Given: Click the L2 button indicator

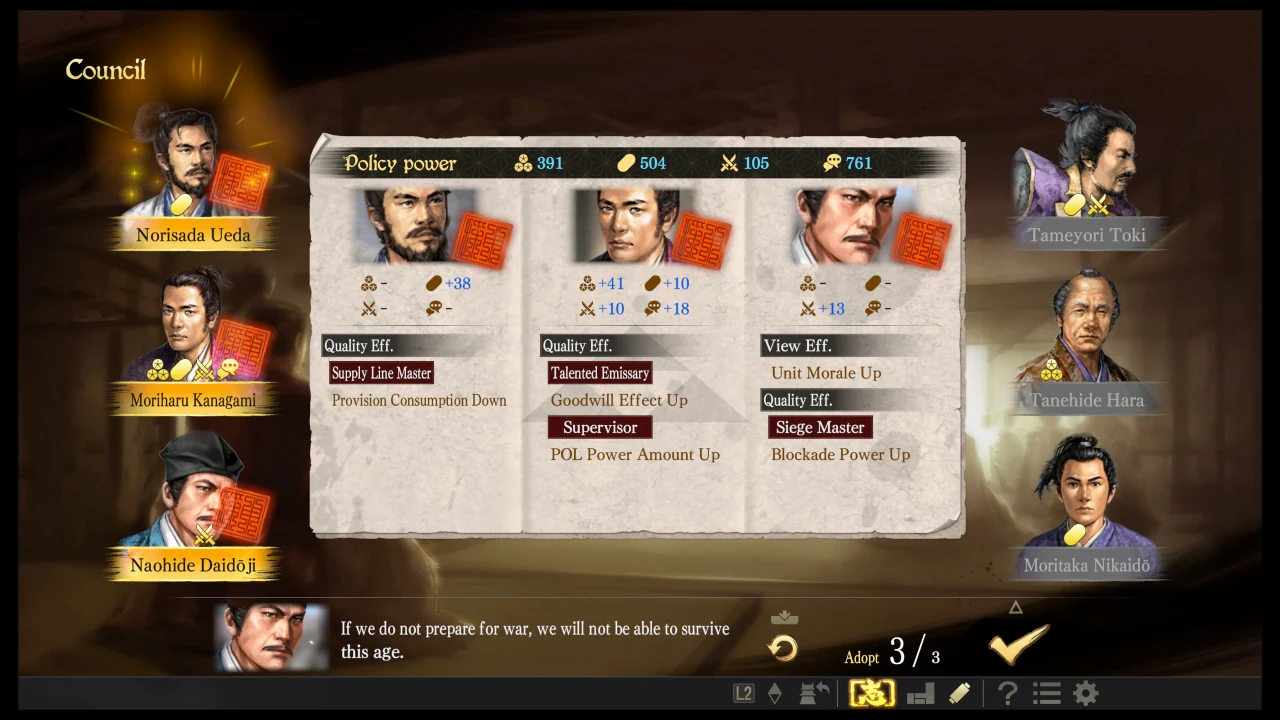Looking at the screenshot, I should pyautogui.click(x=743, y=692).
